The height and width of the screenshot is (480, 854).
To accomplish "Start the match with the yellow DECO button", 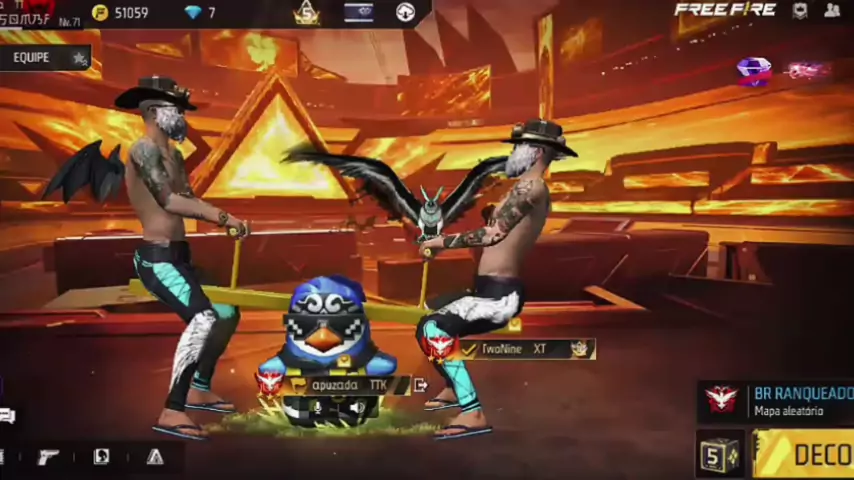I will [x=804, y=455].
